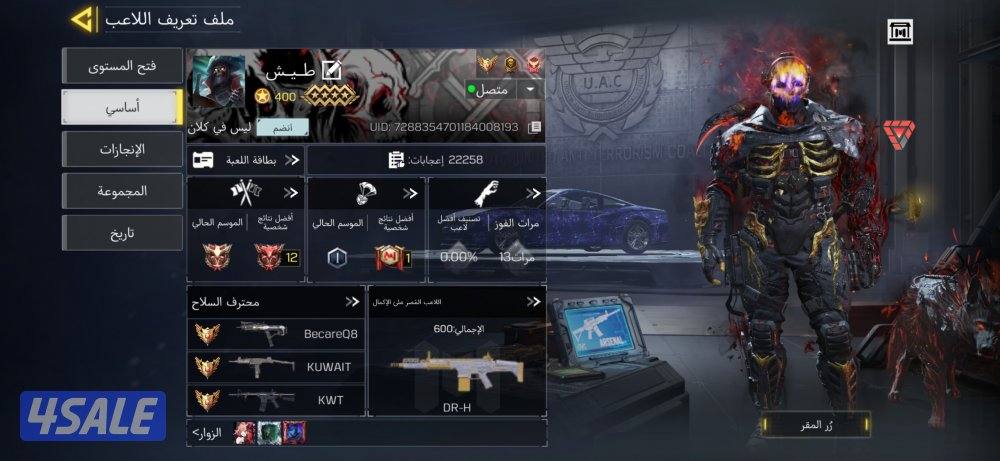Switch to the أساسي tab
The image size is (1000, 461).
pos(122,107)
